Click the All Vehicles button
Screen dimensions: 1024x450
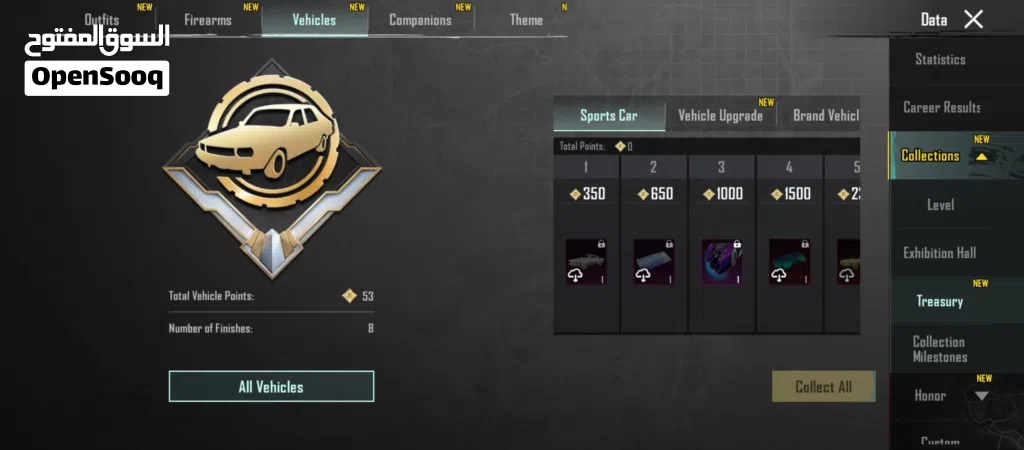[271, 387]
